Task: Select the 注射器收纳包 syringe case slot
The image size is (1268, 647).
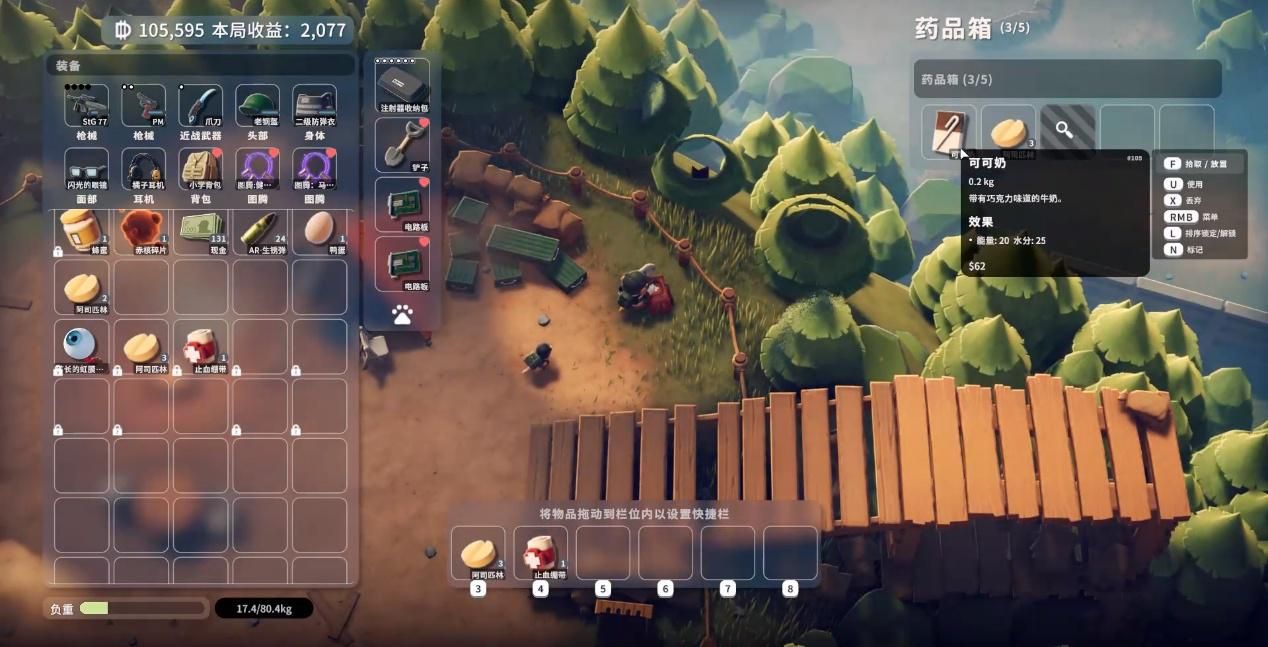Action: (x=402, y=85)
